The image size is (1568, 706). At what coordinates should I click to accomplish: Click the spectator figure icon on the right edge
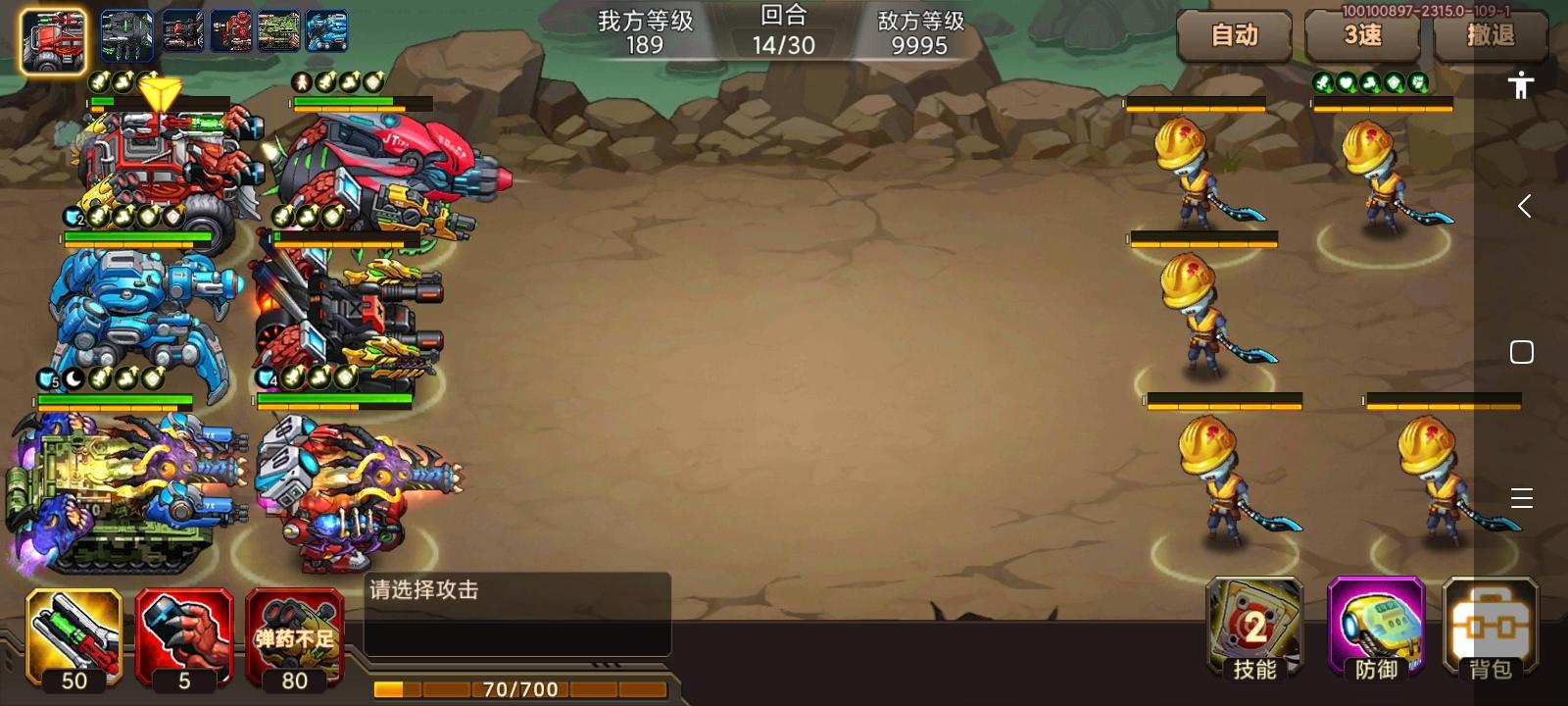(x=1519, y=86)
